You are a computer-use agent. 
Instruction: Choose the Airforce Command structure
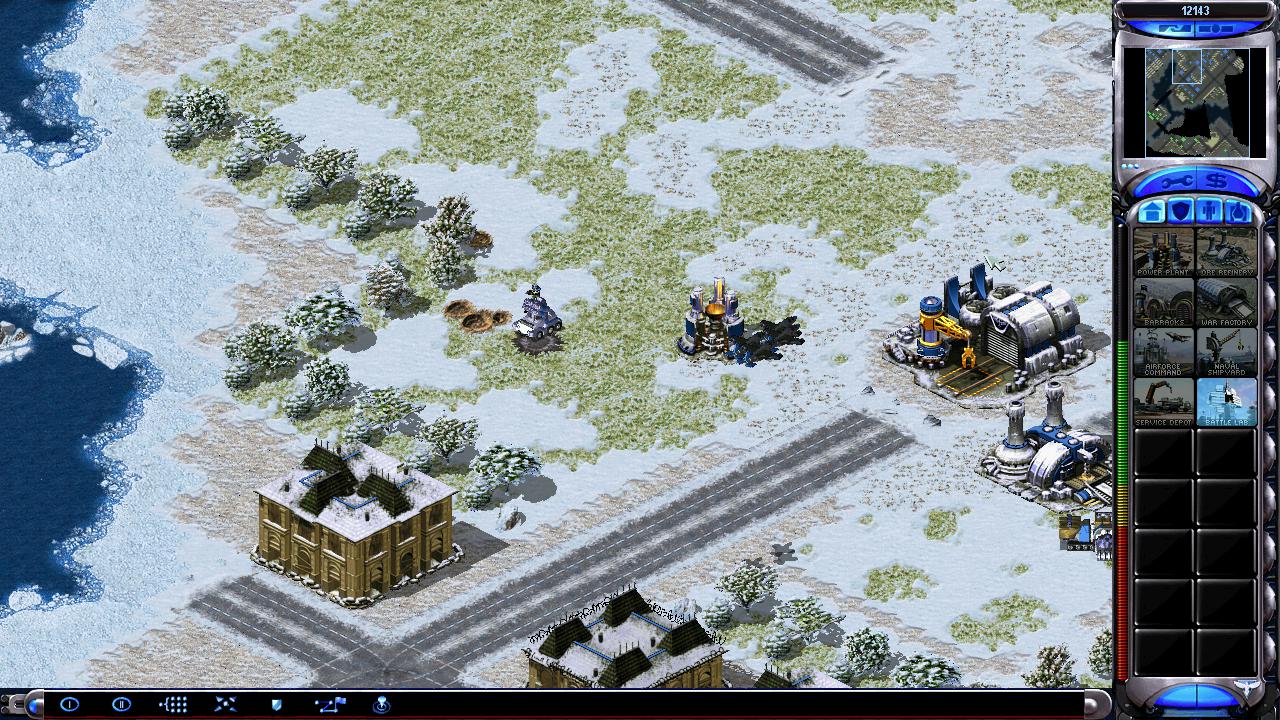pyautogui.click(x=1163, y=351)
